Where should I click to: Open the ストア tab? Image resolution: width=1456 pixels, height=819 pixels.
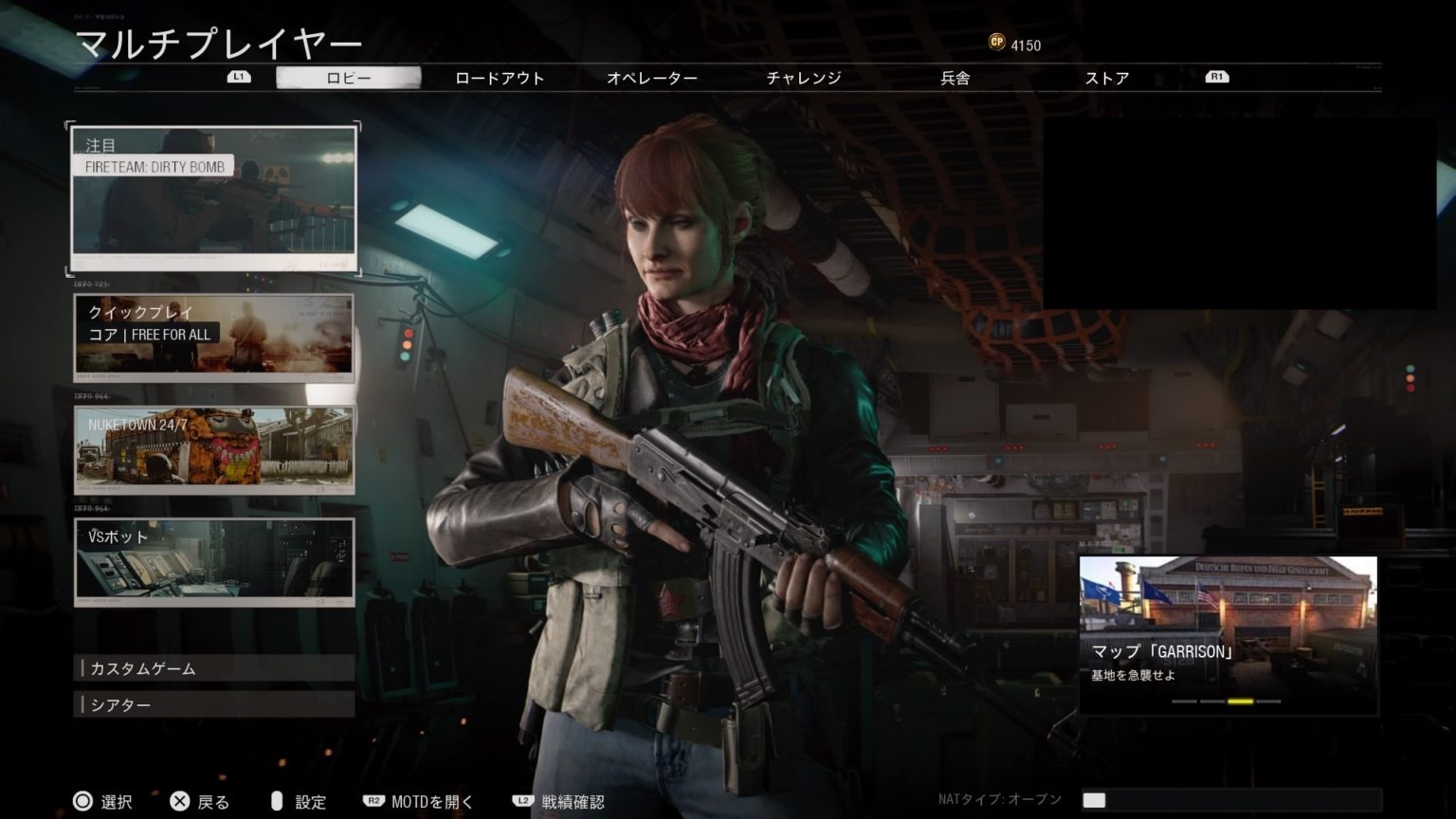point(1106,78)
